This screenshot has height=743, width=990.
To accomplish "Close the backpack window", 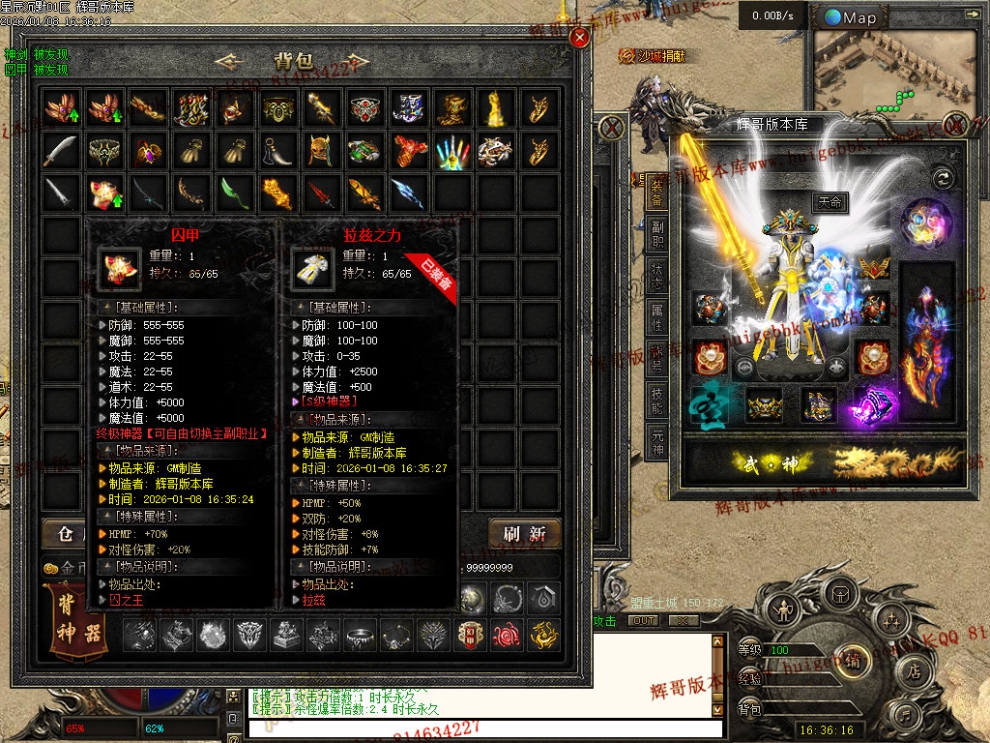I will pos(579,38).
